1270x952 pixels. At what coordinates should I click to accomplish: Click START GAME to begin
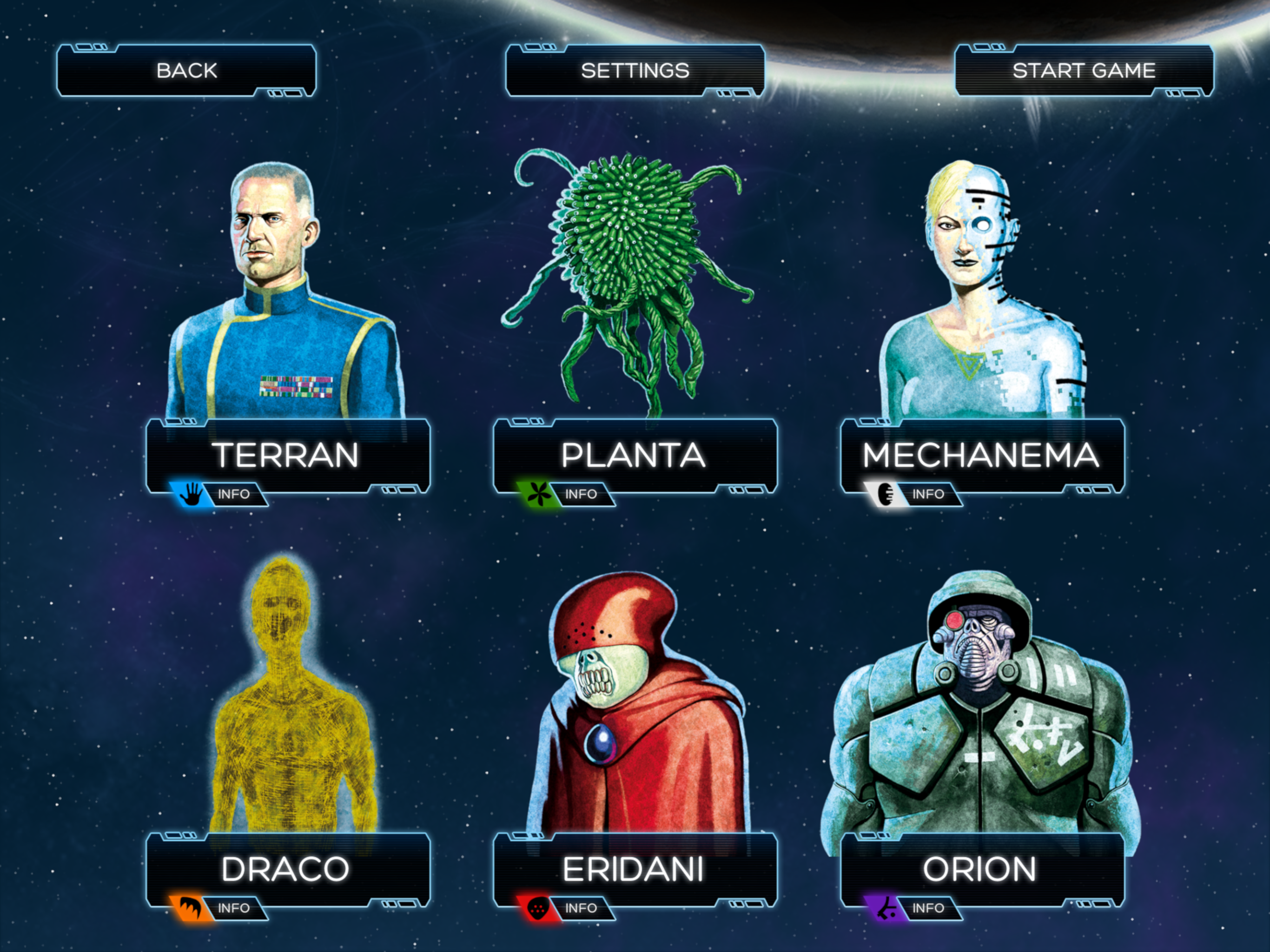point(1084,71)
